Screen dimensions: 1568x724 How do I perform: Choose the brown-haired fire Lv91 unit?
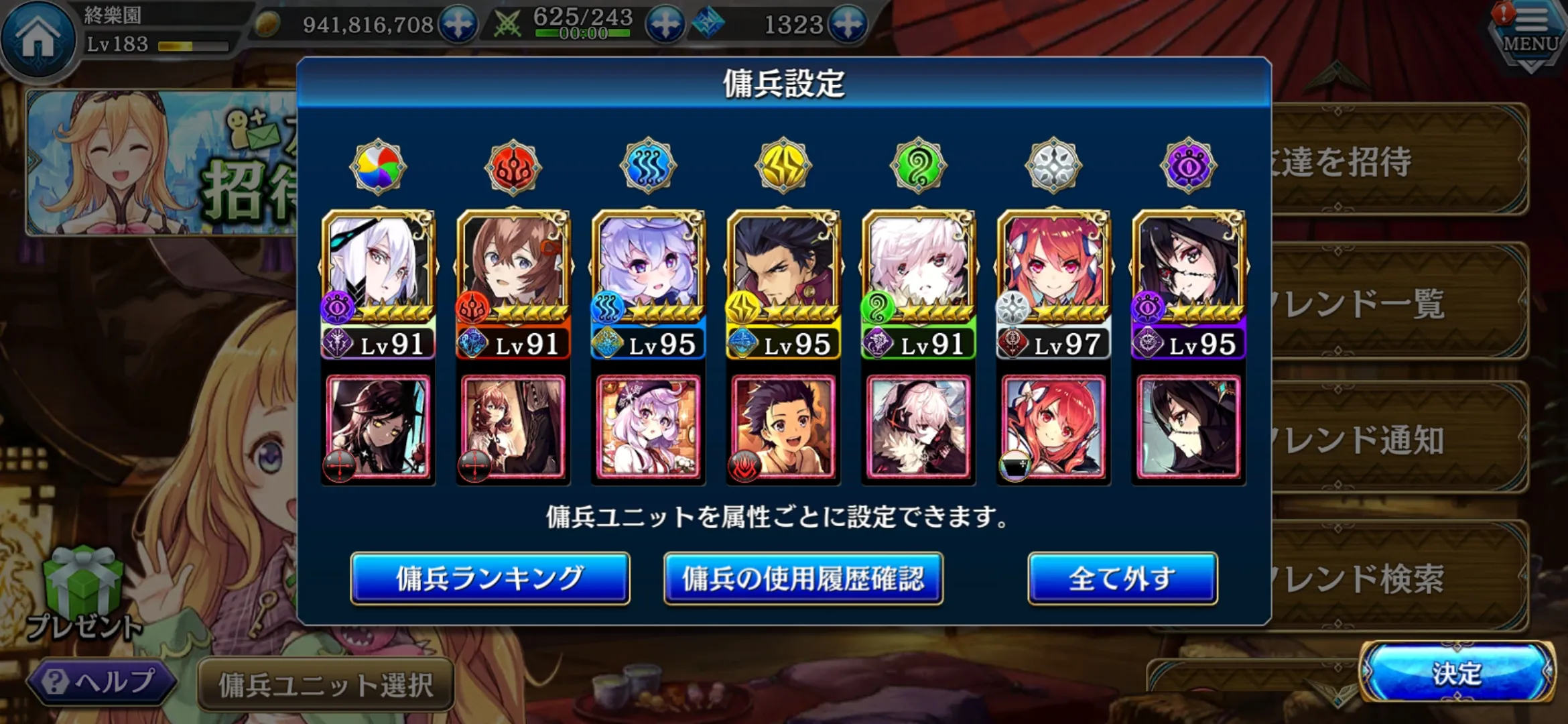point(513,282)
